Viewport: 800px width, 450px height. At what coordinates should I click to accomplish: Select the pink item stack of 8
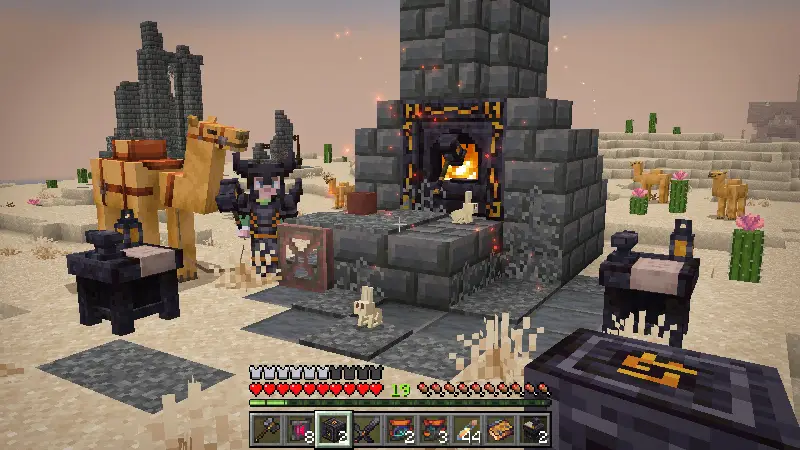(x=299, y=429)
